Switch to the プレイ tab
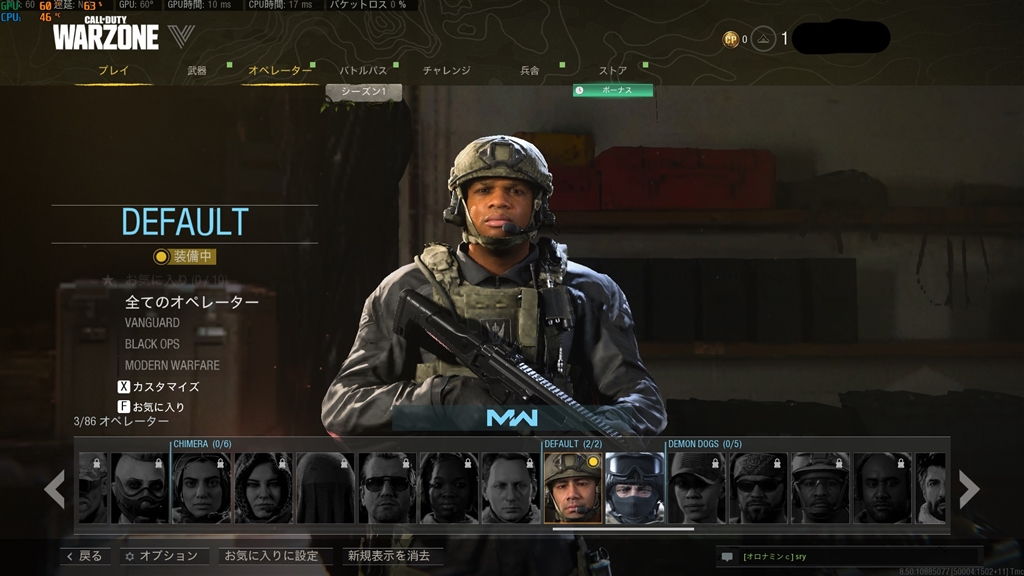1024x576 pixels. coord(113,71)
